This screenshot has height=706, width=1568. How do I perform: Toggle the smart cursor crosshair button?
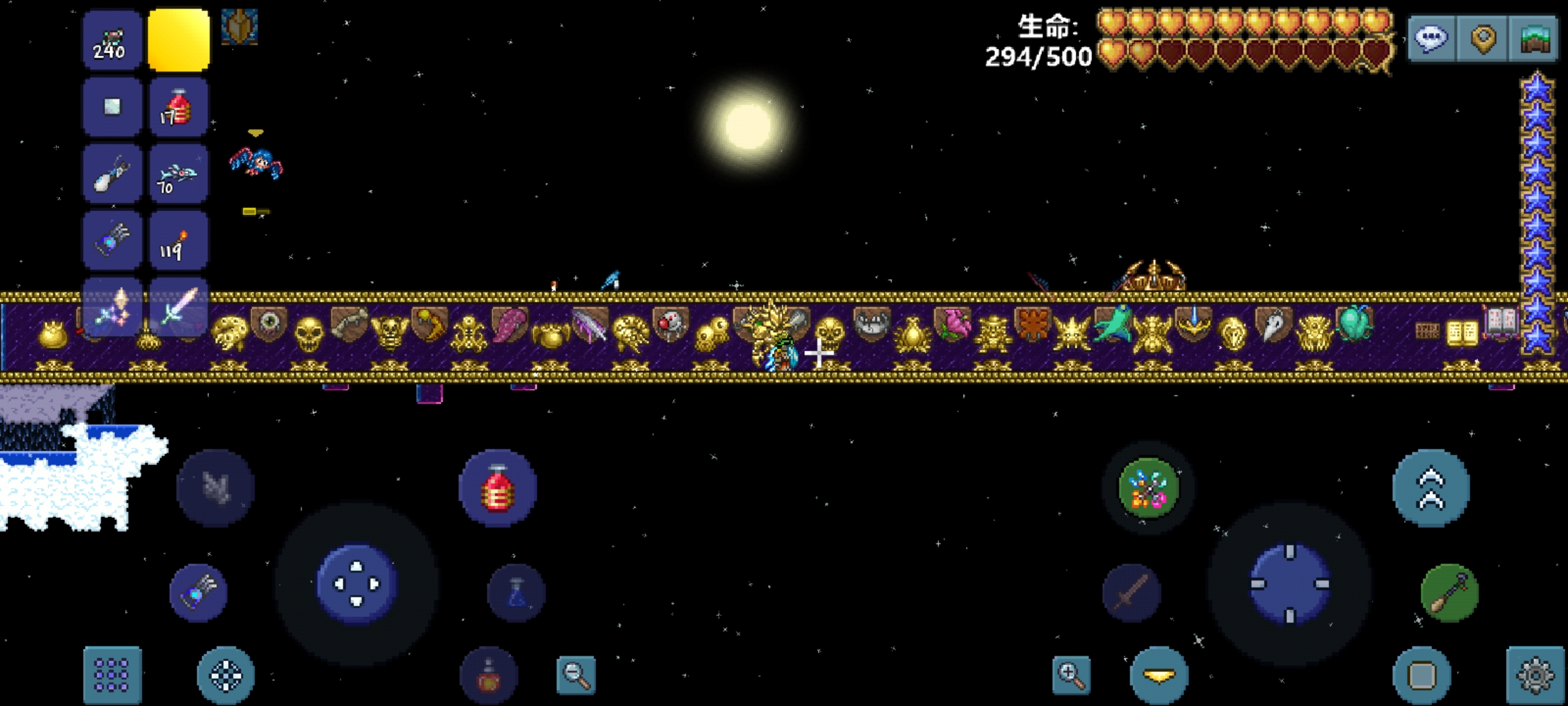pos(225,675)
